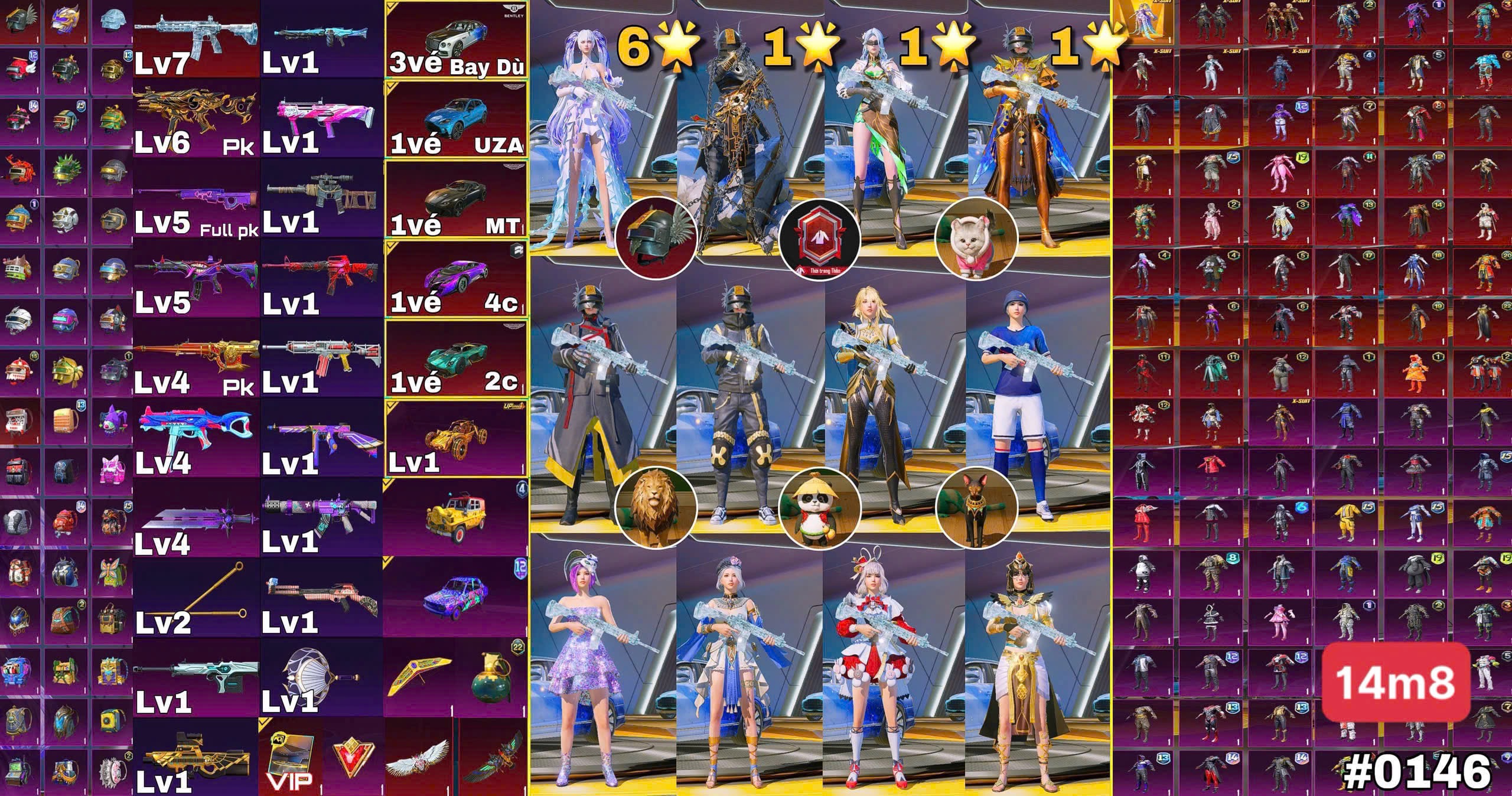The height and width of the screenshot is (796, 1512).
Task: Select the yellow jeep vehicle skin tile
Action: [456, 517]
